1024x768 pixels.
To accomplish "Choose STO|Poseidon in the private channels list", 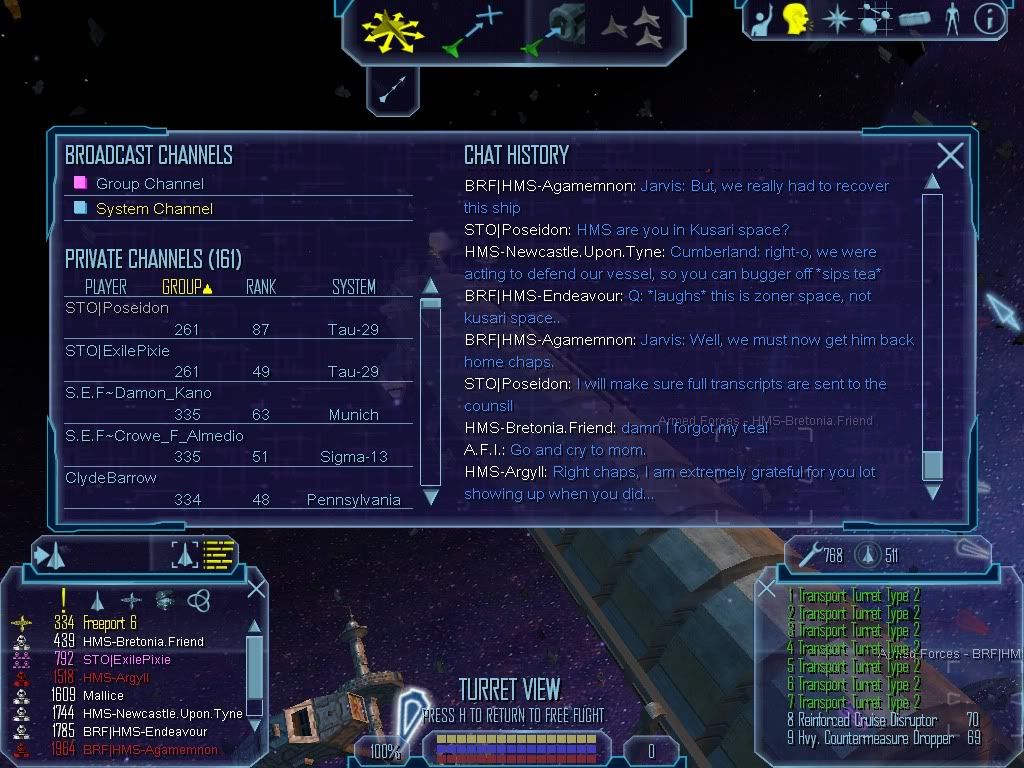I will click(117, 308).
